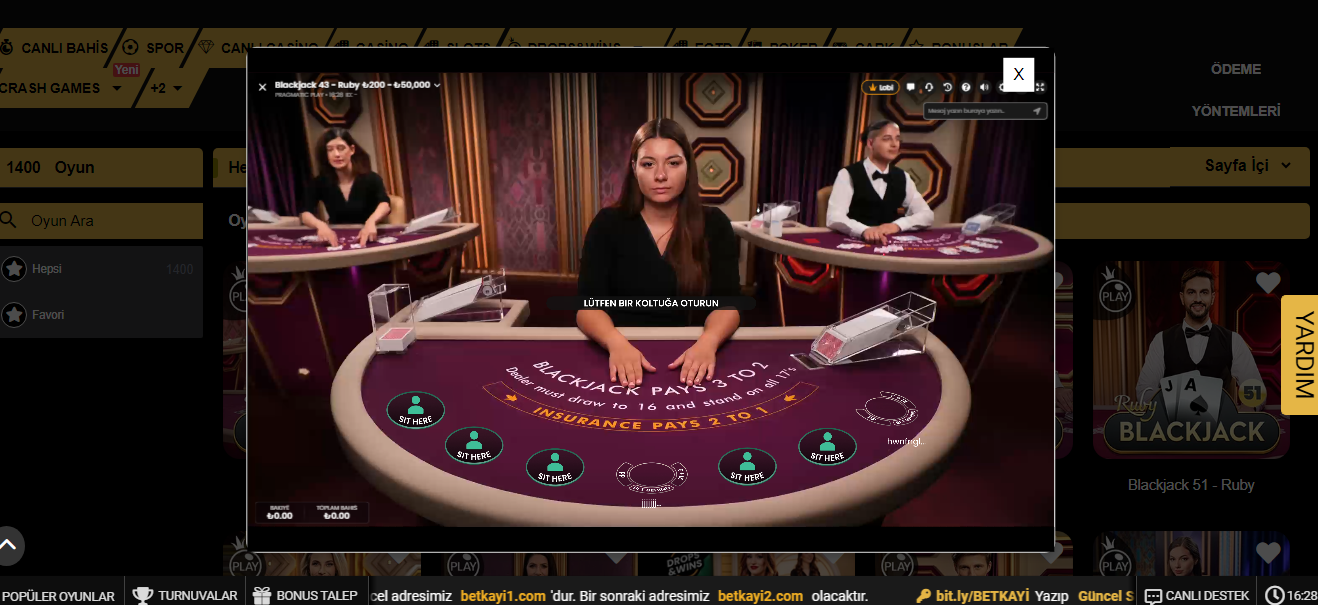1318x605 pixels.
Task: Open help with the question mark icon
Action: tap(966, 87)
